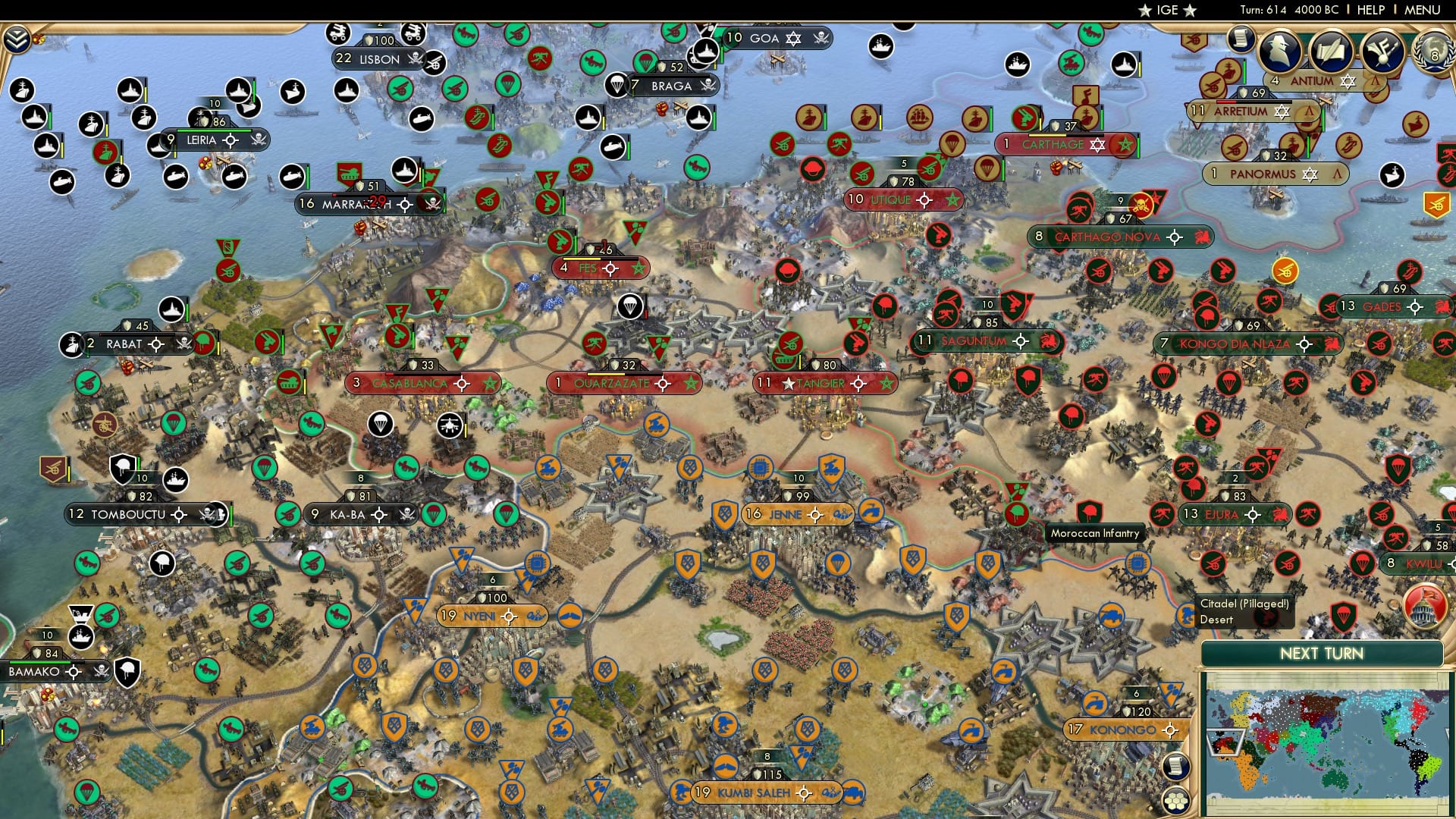Click the pirate skull icon beside the Leiria banner

[257, 139]
